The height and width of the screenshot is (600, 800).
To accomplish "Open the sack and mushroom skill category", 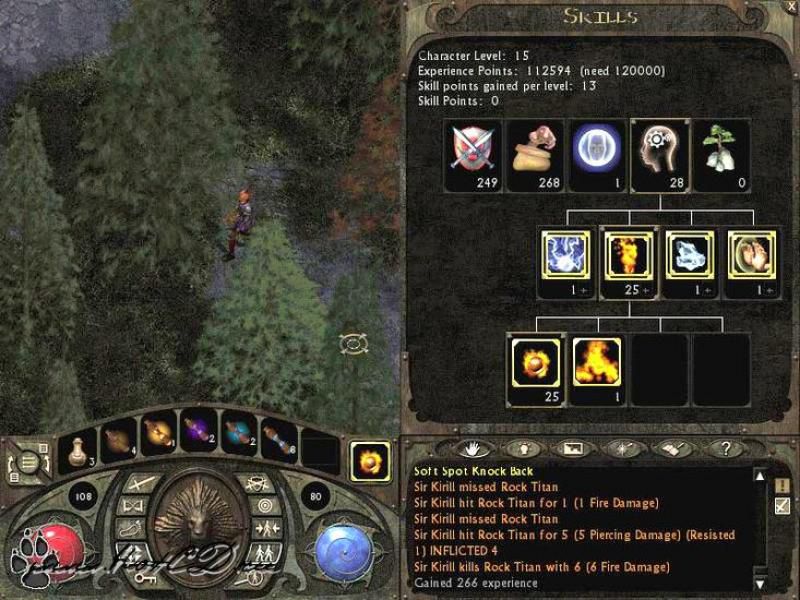I will click(535, 148).
